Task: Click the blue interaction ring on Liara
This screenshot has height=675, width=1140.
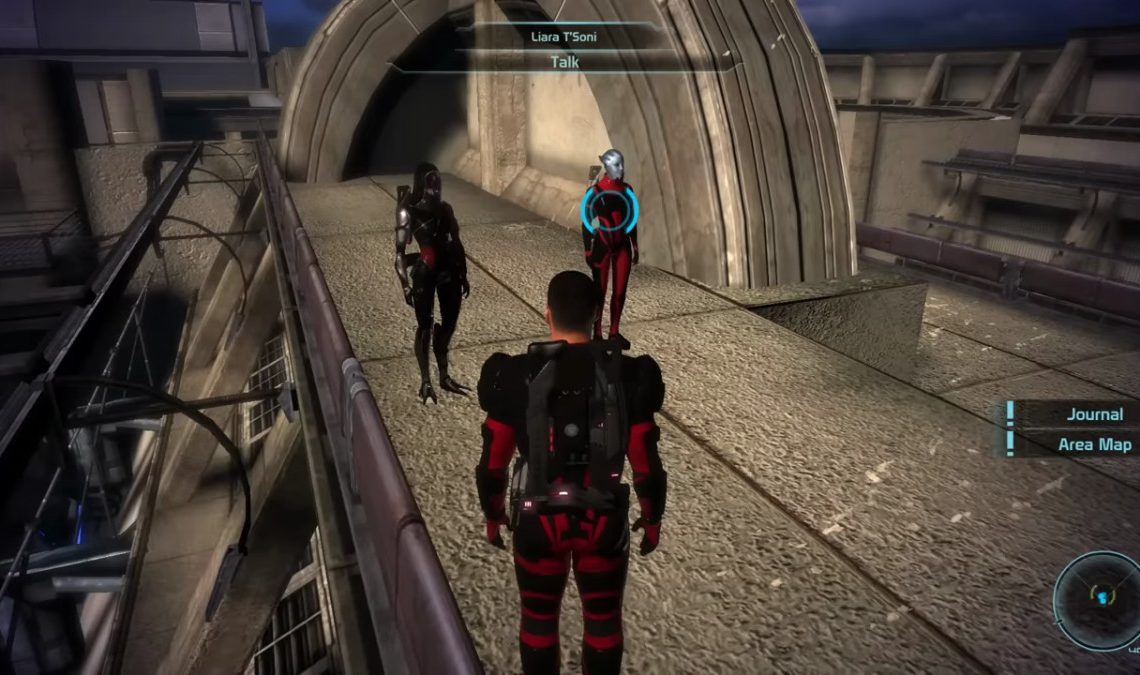Action: click(609, 210)
